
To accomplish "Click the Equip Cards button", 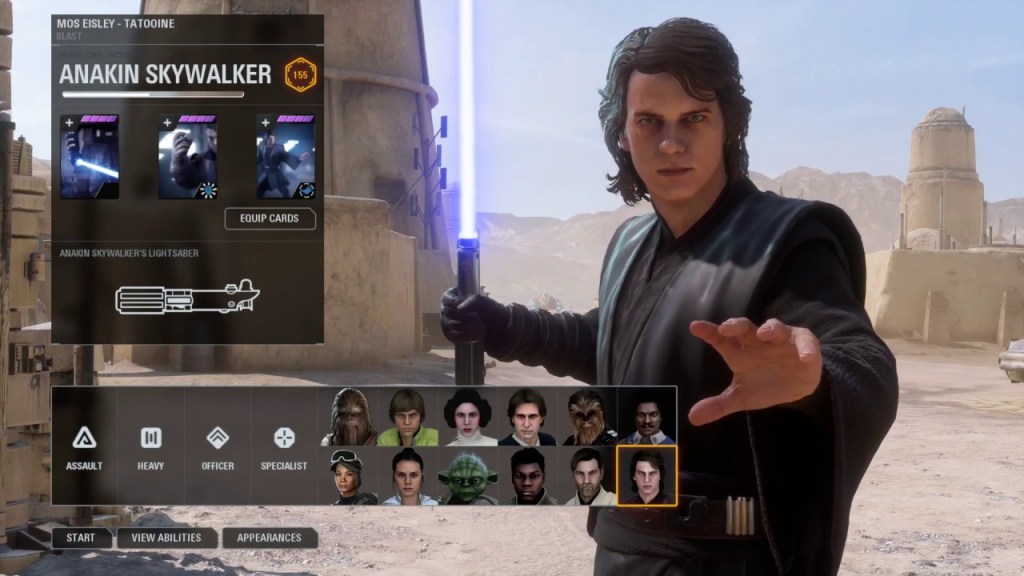I will click(270, 218).
